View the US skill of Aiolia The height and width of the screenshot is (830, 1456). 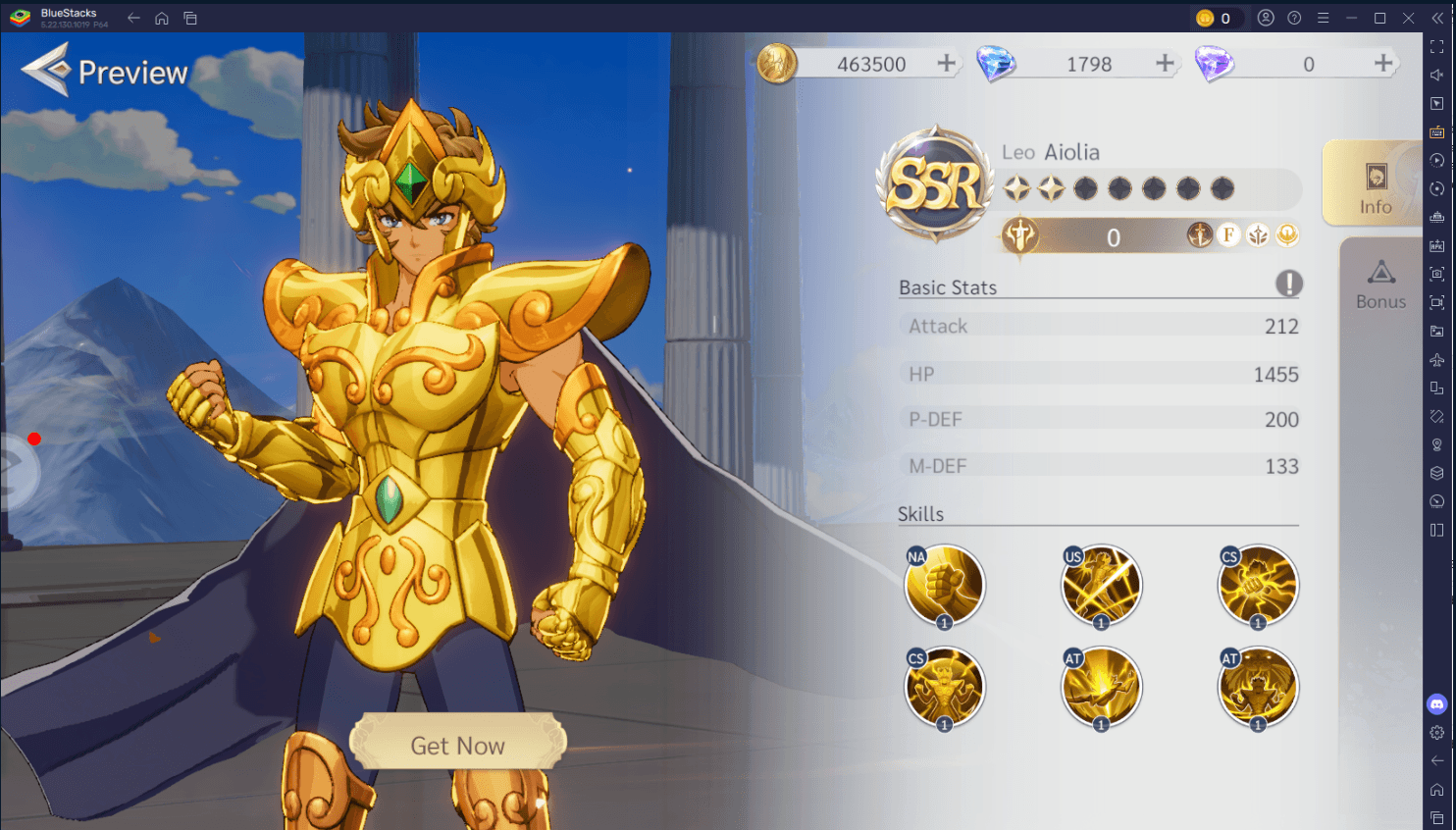(1101, 584)
